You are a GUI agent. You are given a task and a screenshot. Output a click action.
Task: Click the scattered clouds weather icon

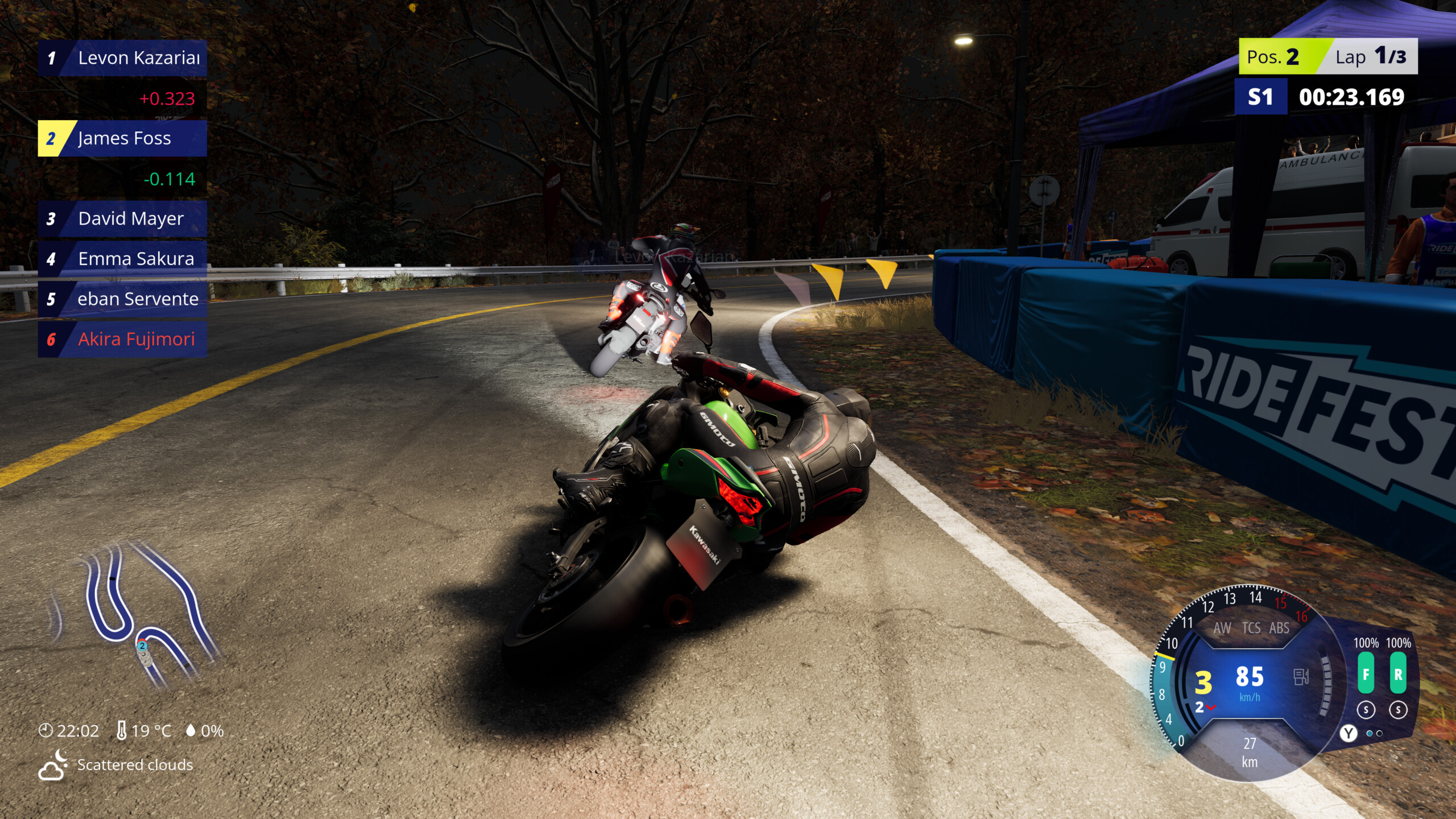coord(51,765)
